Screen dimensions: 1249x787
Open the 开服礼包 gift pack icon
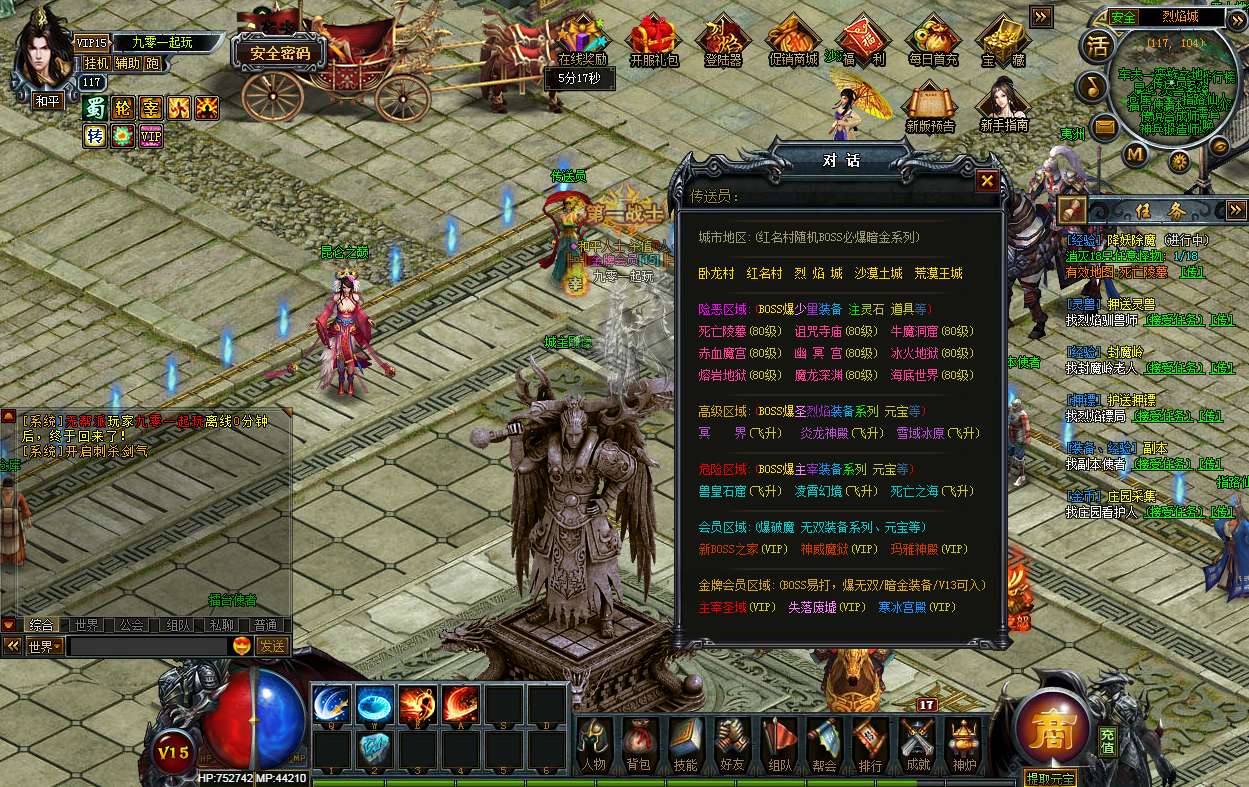click(654, 41)
